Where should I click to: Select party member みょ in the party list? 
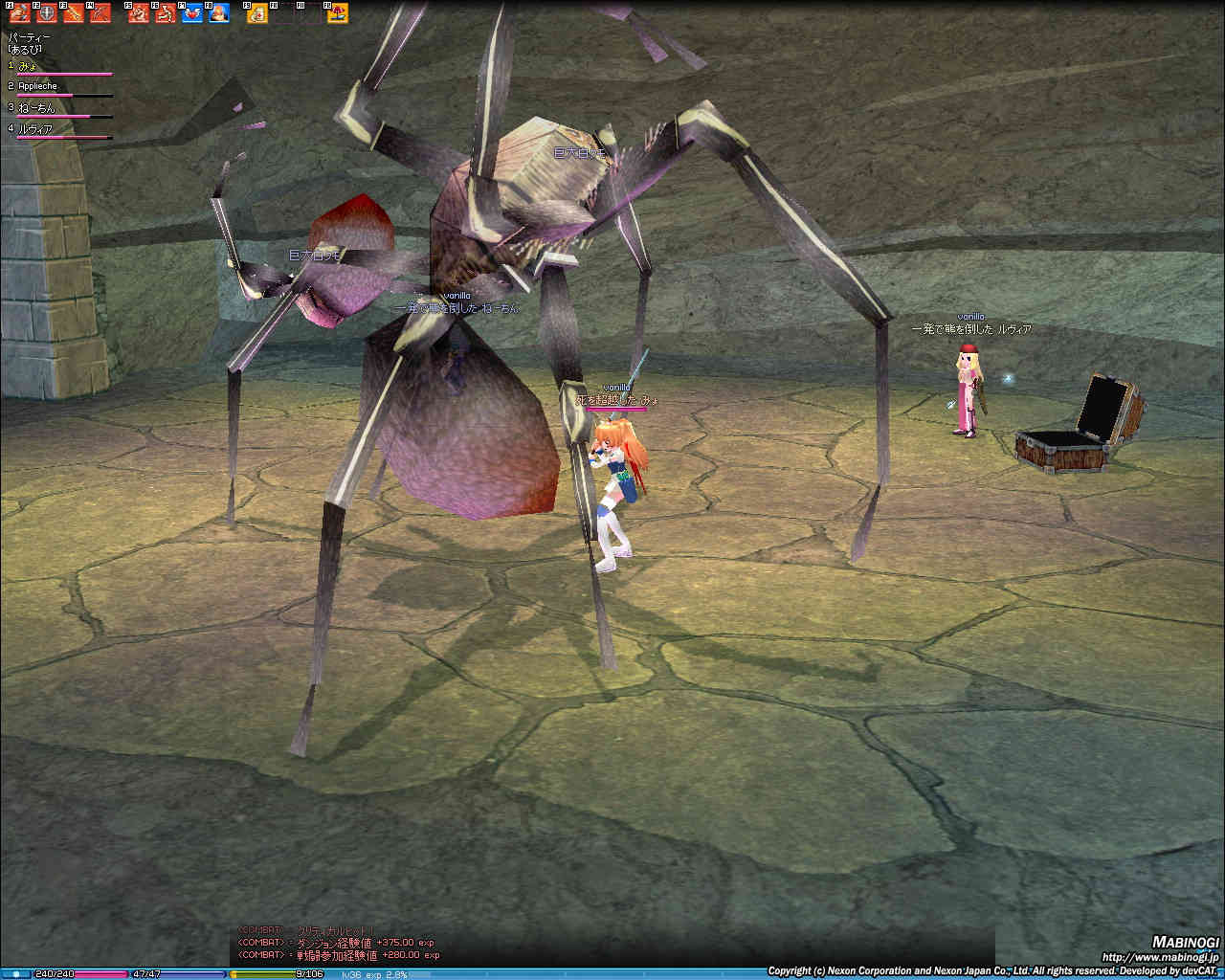(x=29, y=66)
